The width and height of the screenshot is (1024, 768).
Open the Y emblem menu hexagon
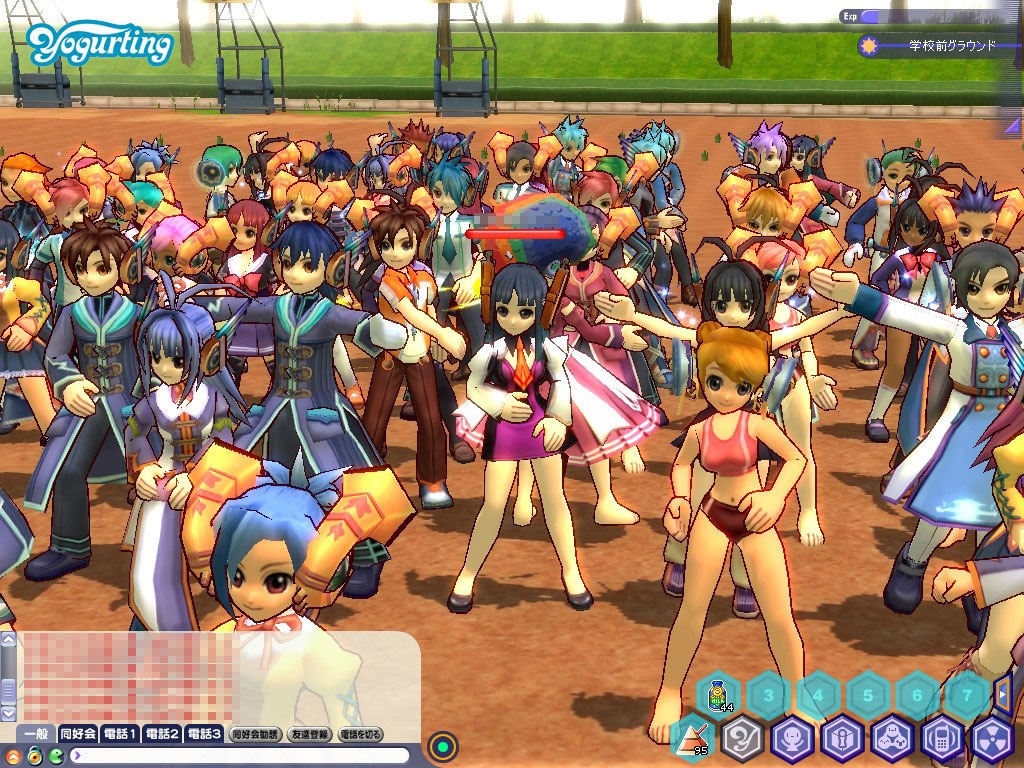[x=742, y=739]
